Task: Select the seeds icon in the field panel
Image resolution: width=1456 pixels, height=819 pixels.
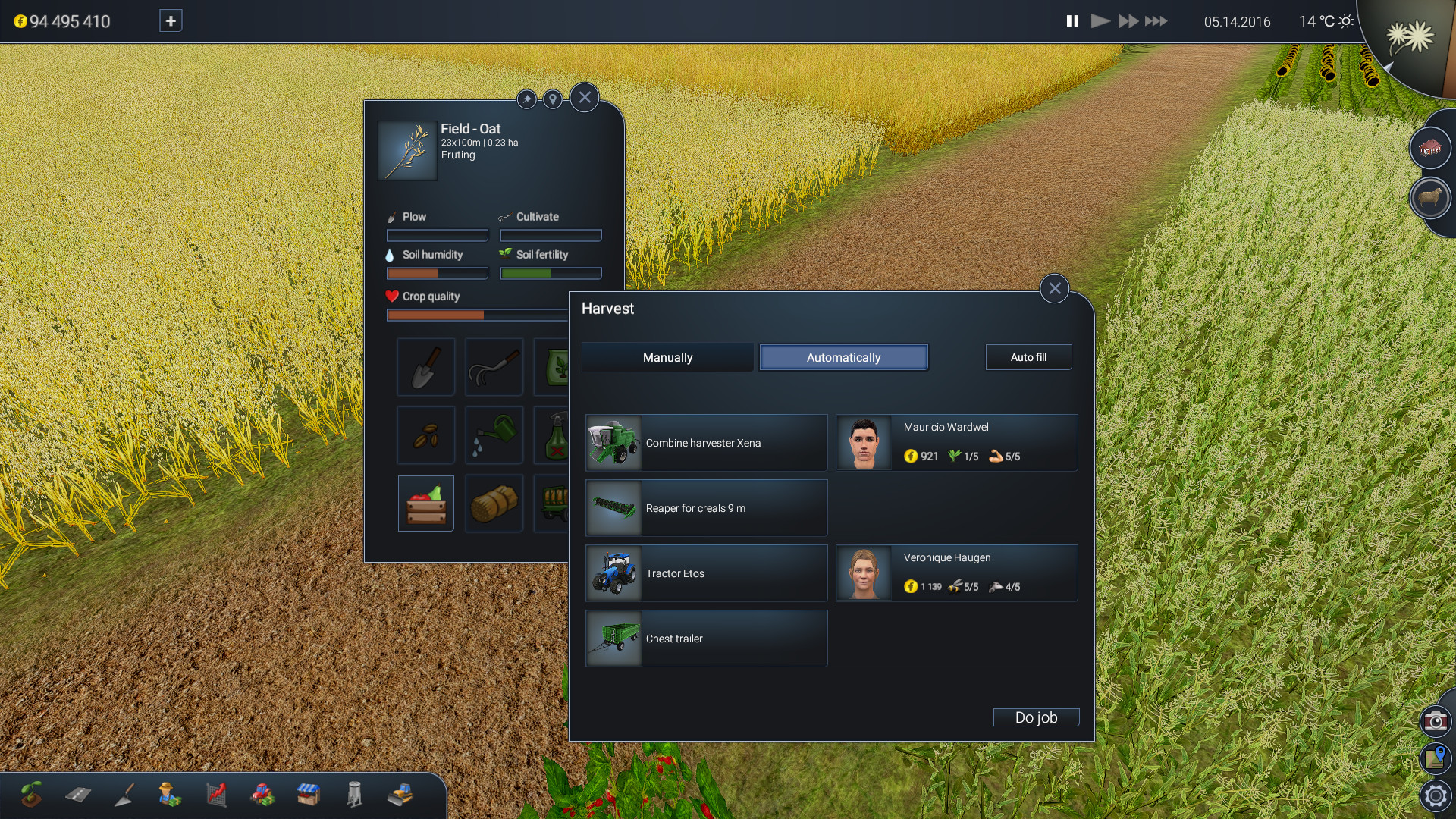Action: click(x=425, y=435)
